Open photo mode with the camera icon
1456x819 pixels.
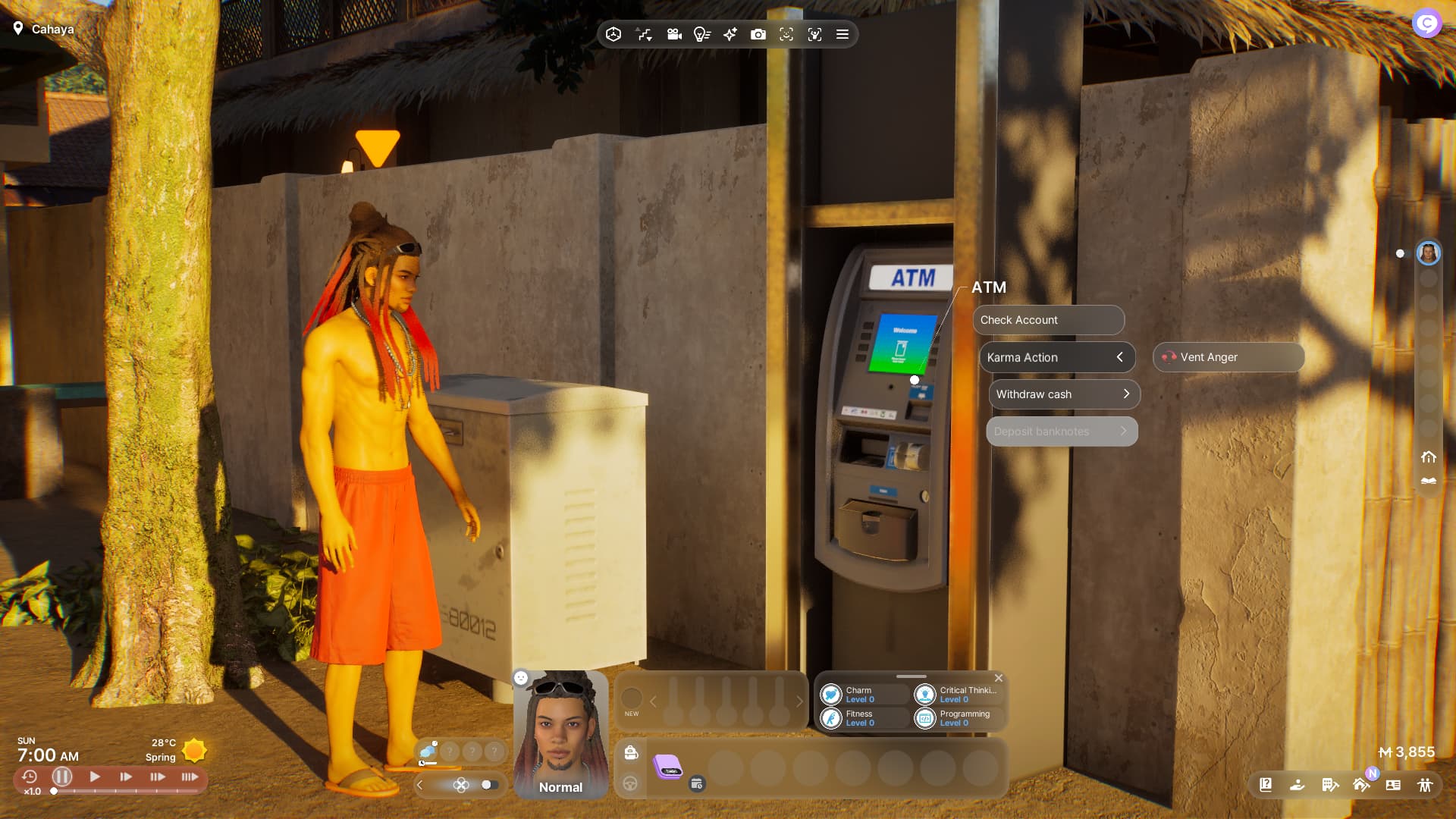(758, 34)
